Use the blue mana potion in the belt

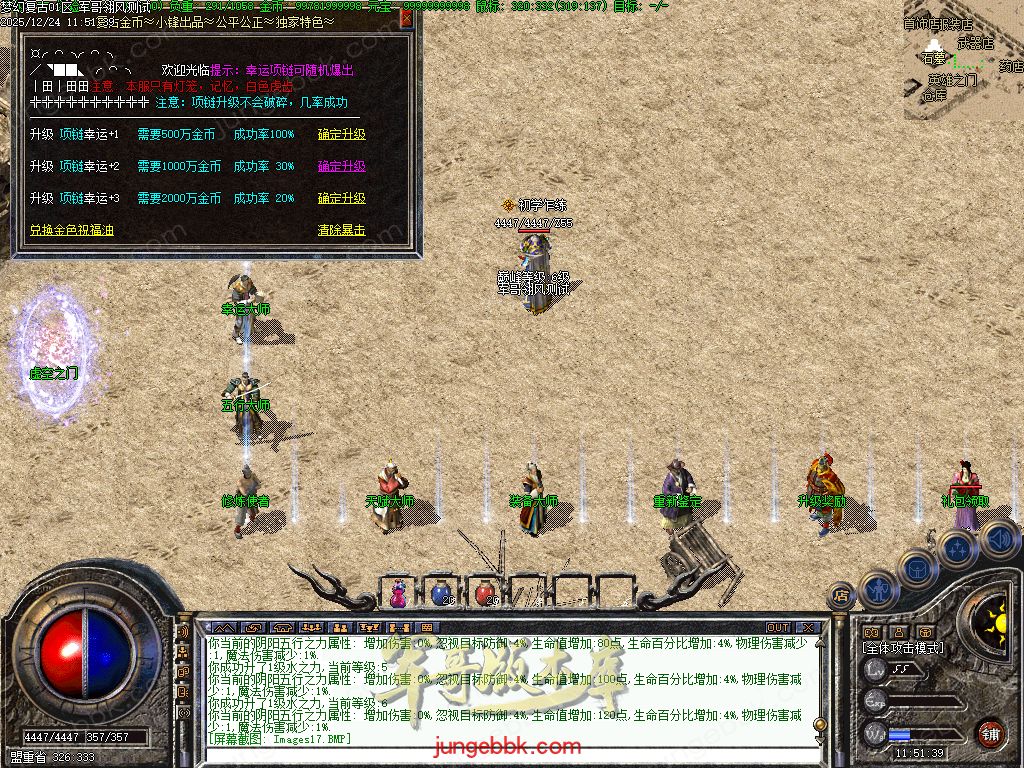pyautogui.click(x=441, y=593)
